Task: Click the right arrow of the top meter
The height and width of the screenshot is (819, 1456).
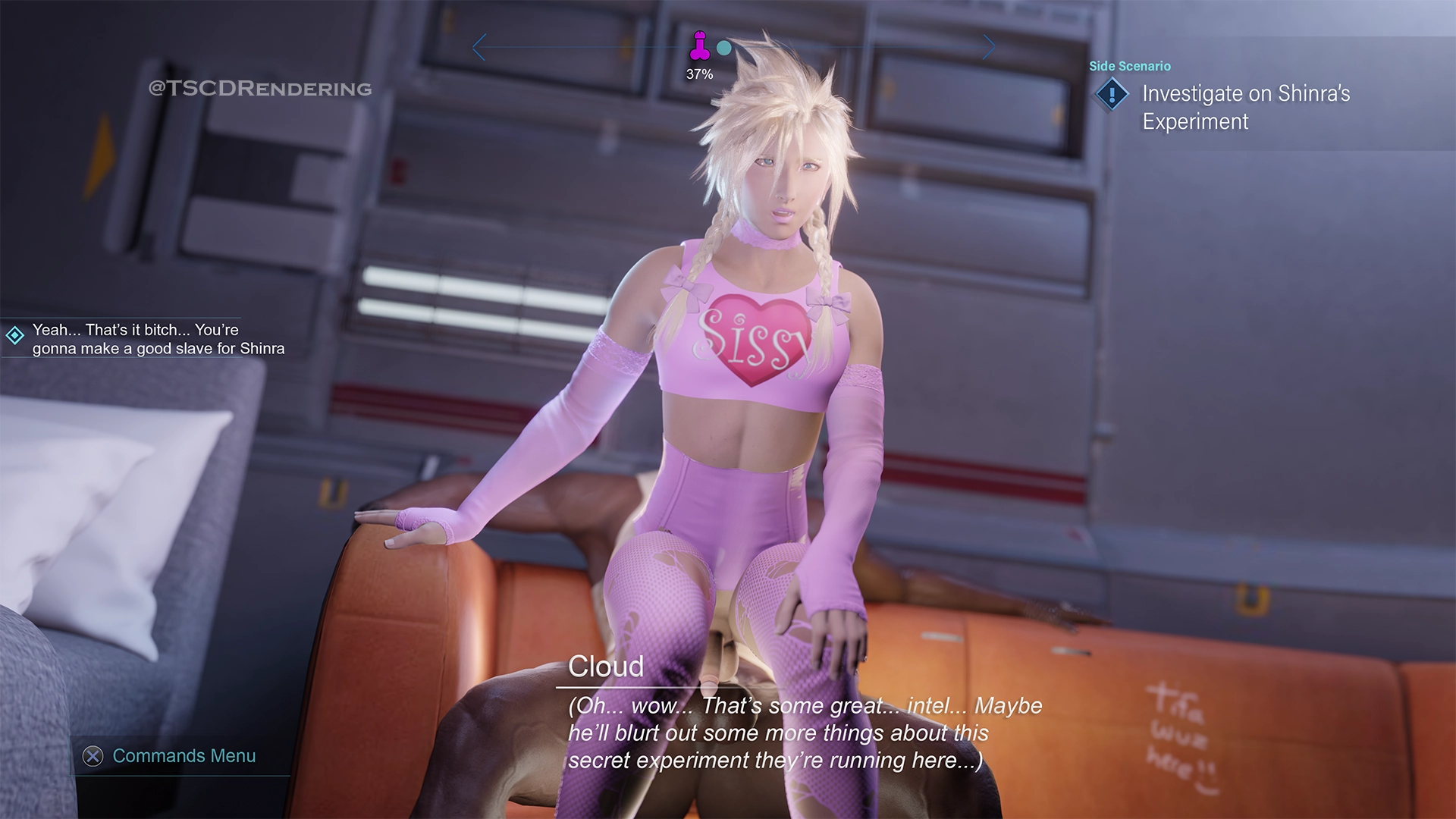Action: (x=989, y=48)
